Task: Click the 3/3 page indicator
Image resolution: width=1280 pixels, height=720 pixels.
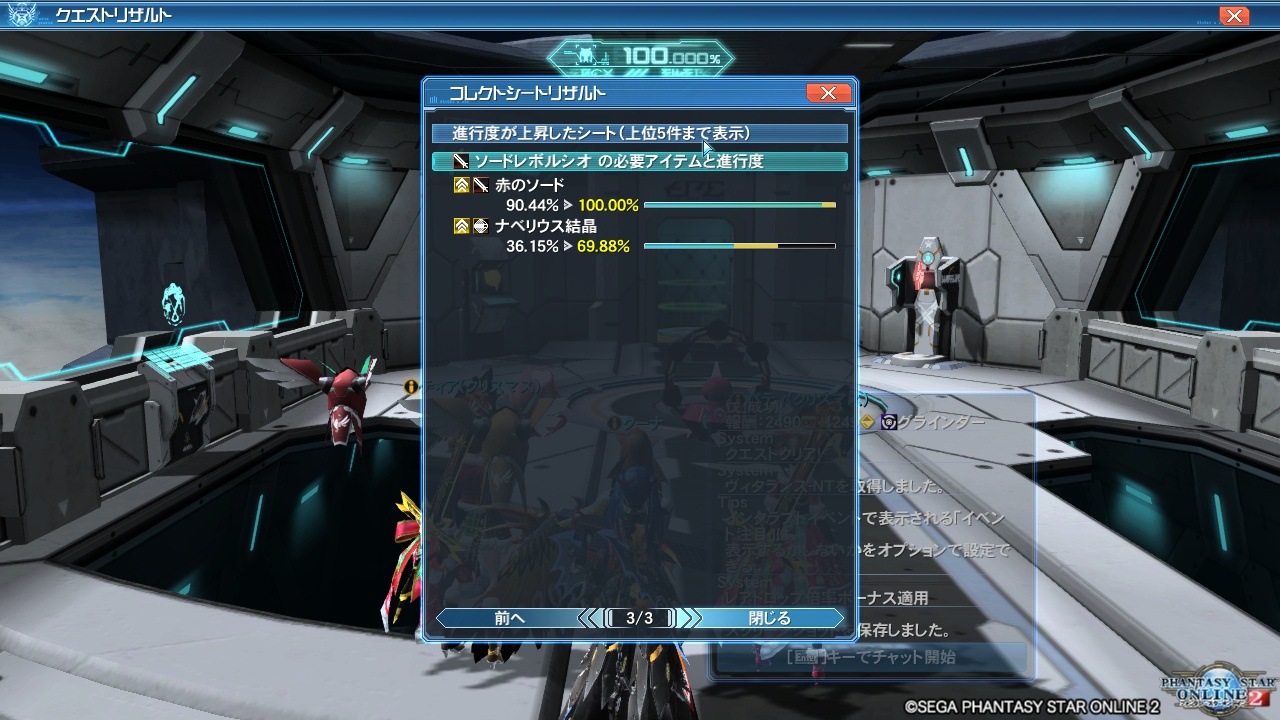Action: click(640, 617)
